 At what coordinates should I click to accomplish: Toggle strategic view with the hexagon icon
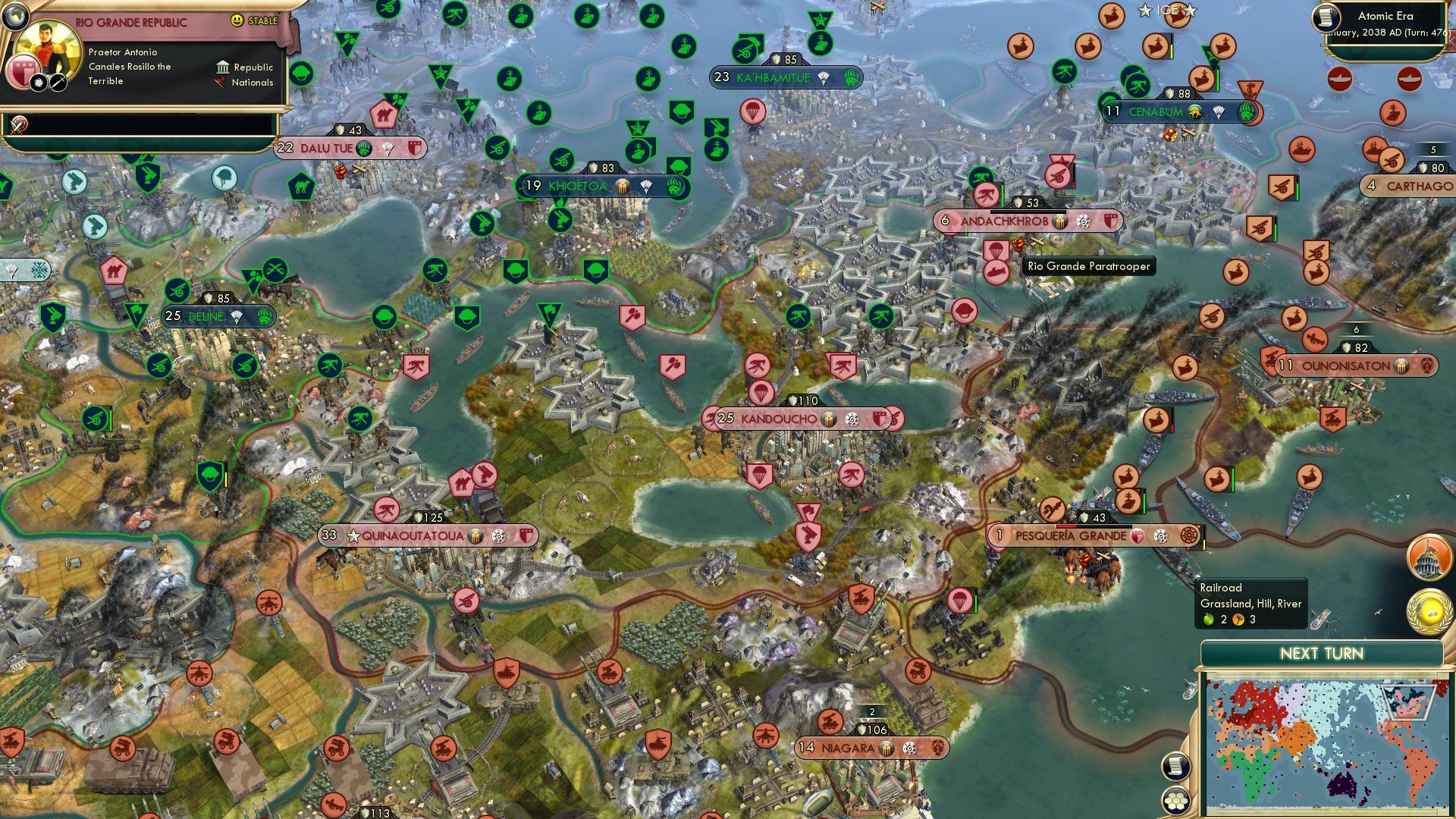(x=1176, y=799)
